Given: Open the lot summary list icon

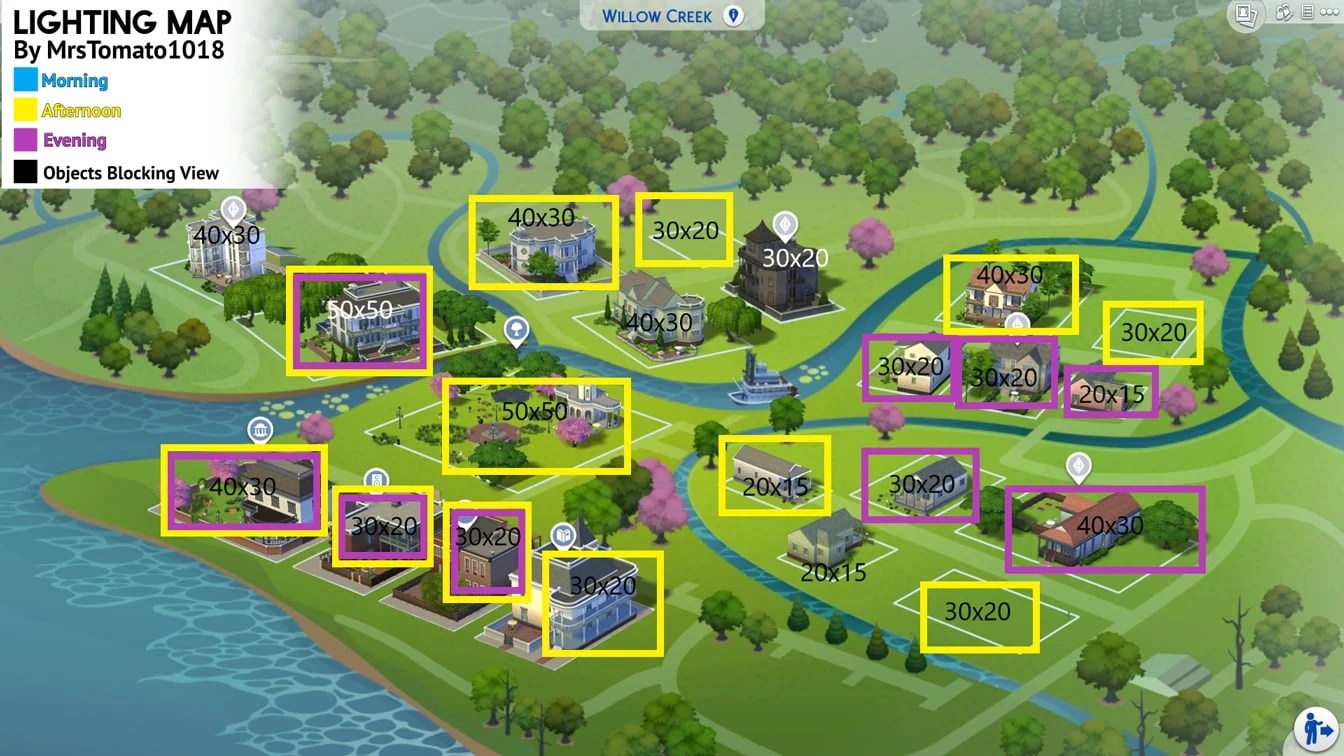Looking at the screenshot, I should [1306, 12].
